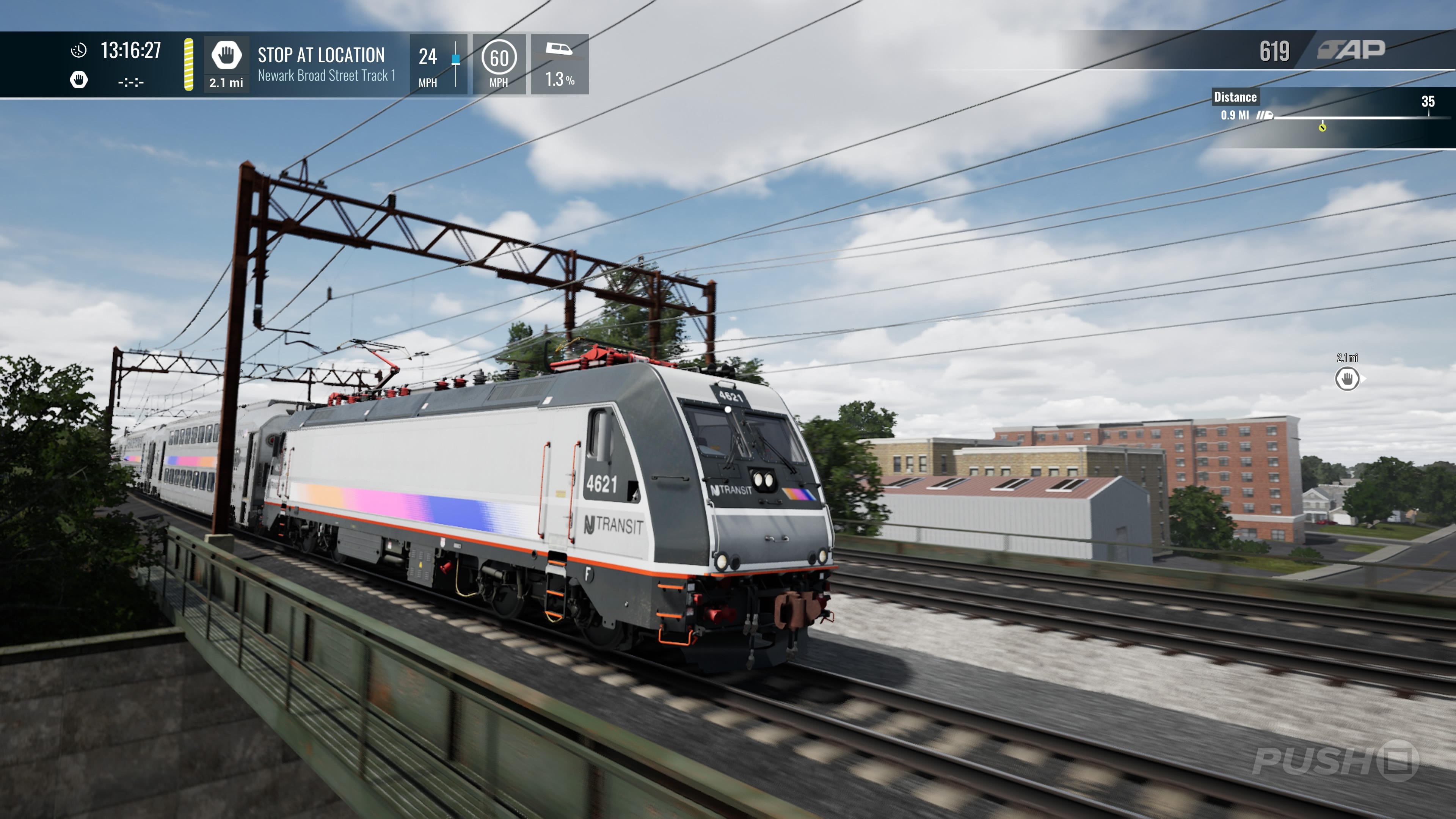Screen dimensions: 1456x819
Task: Select the small hand icon under the clock
Action: [78, 80]
